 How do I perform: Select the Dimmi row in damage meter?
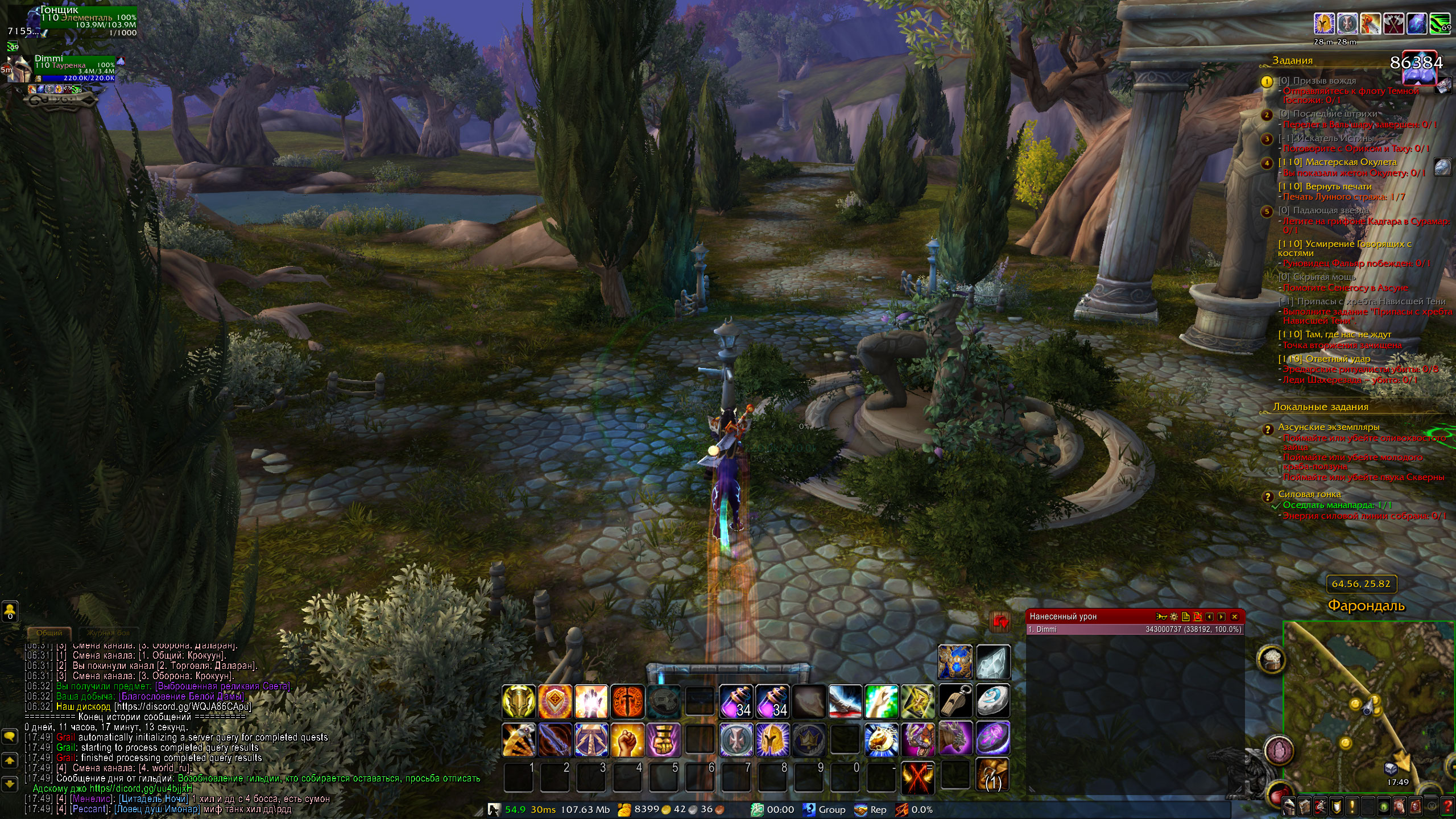(x=1135, y=630)
